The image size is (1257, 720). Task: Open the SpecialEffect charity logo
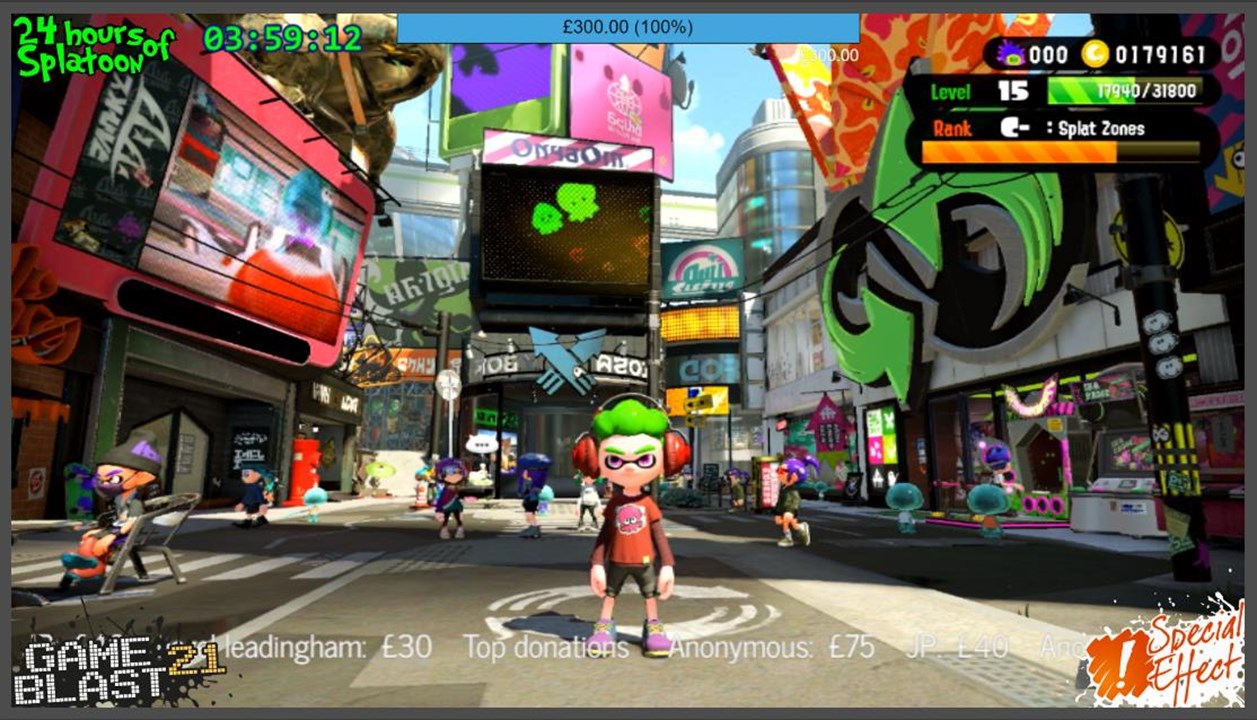coord(1164,655)
